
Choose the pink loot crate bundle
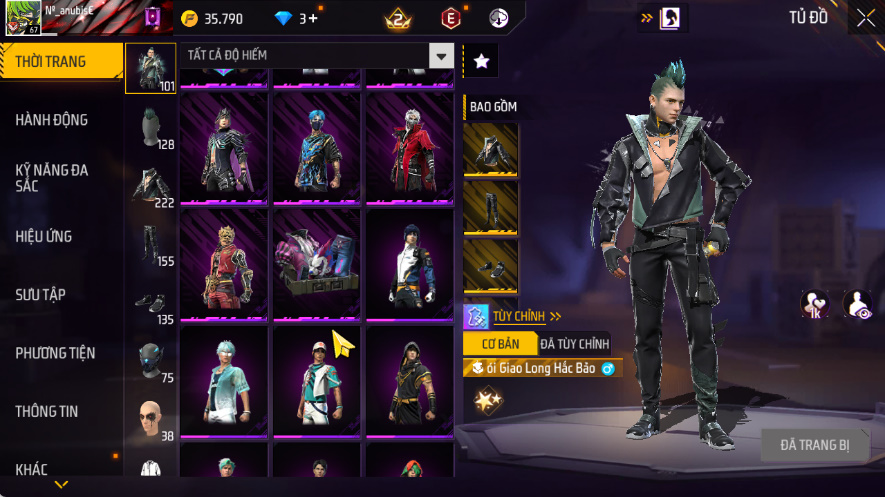317,265
